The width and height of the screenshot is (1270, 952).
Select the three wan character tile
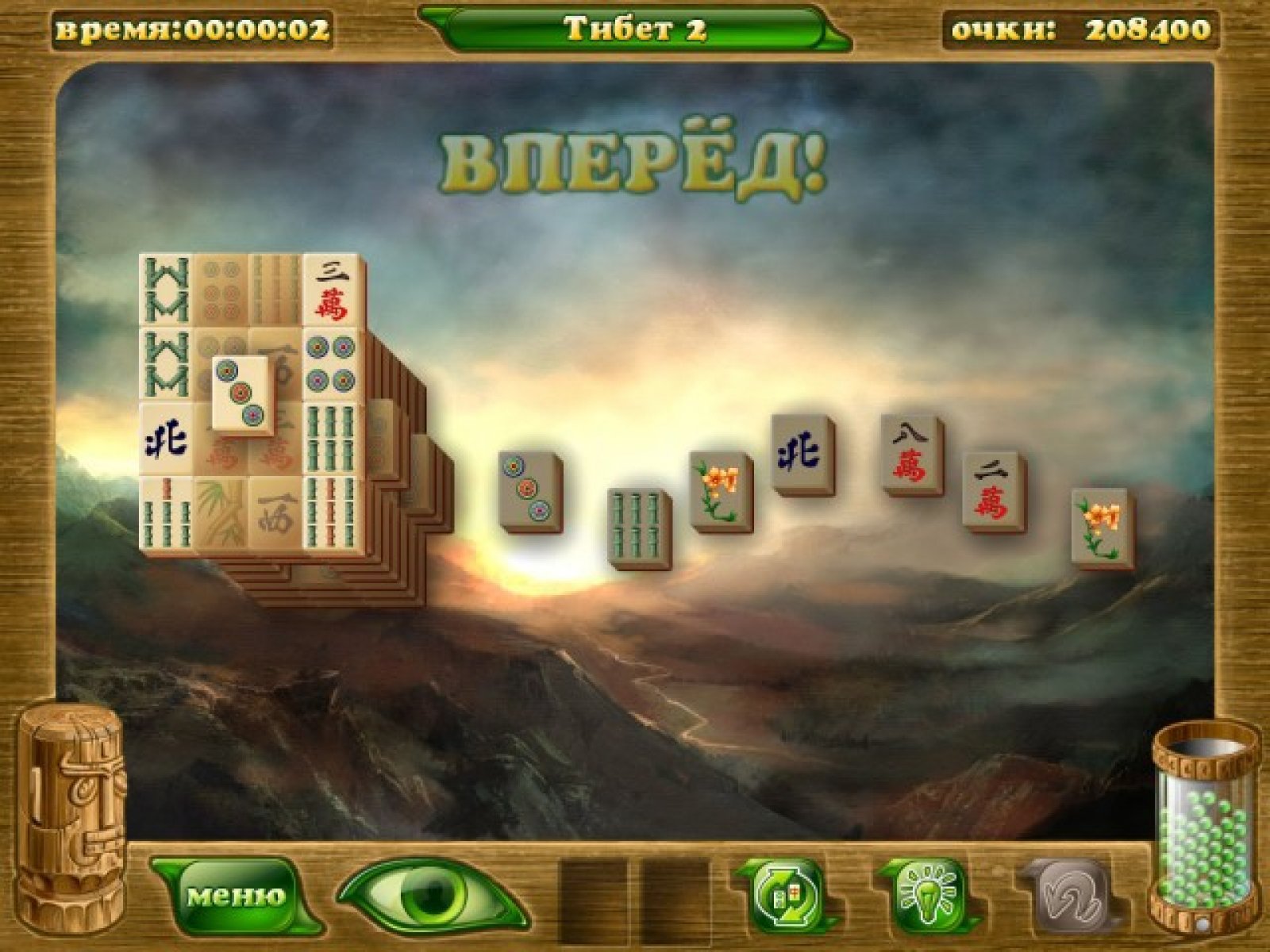pyautogui.click(x=333, y=290)
